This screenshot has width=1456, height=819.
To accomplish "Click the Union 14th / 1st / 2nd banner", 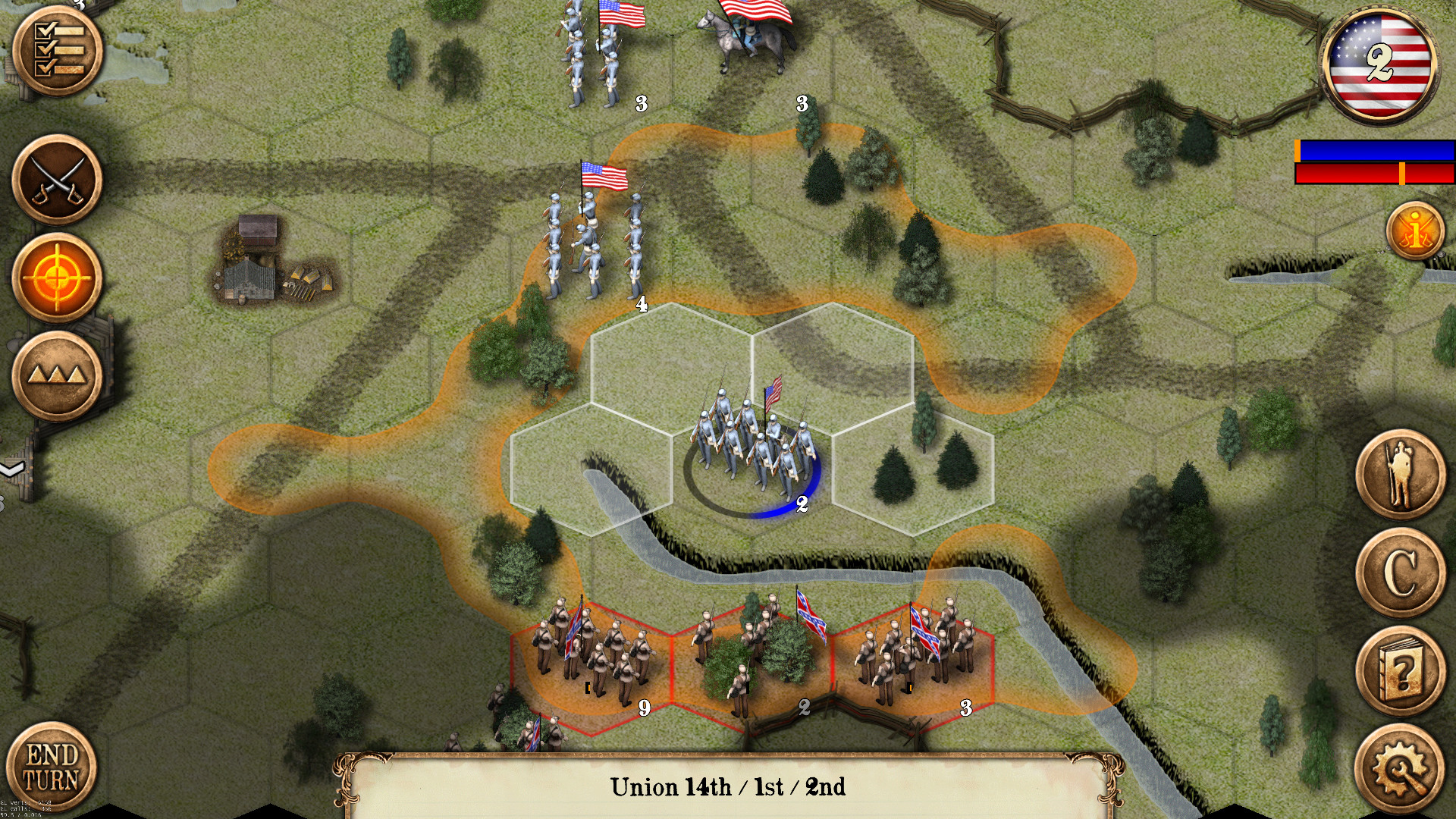I will tap(726, 788).
